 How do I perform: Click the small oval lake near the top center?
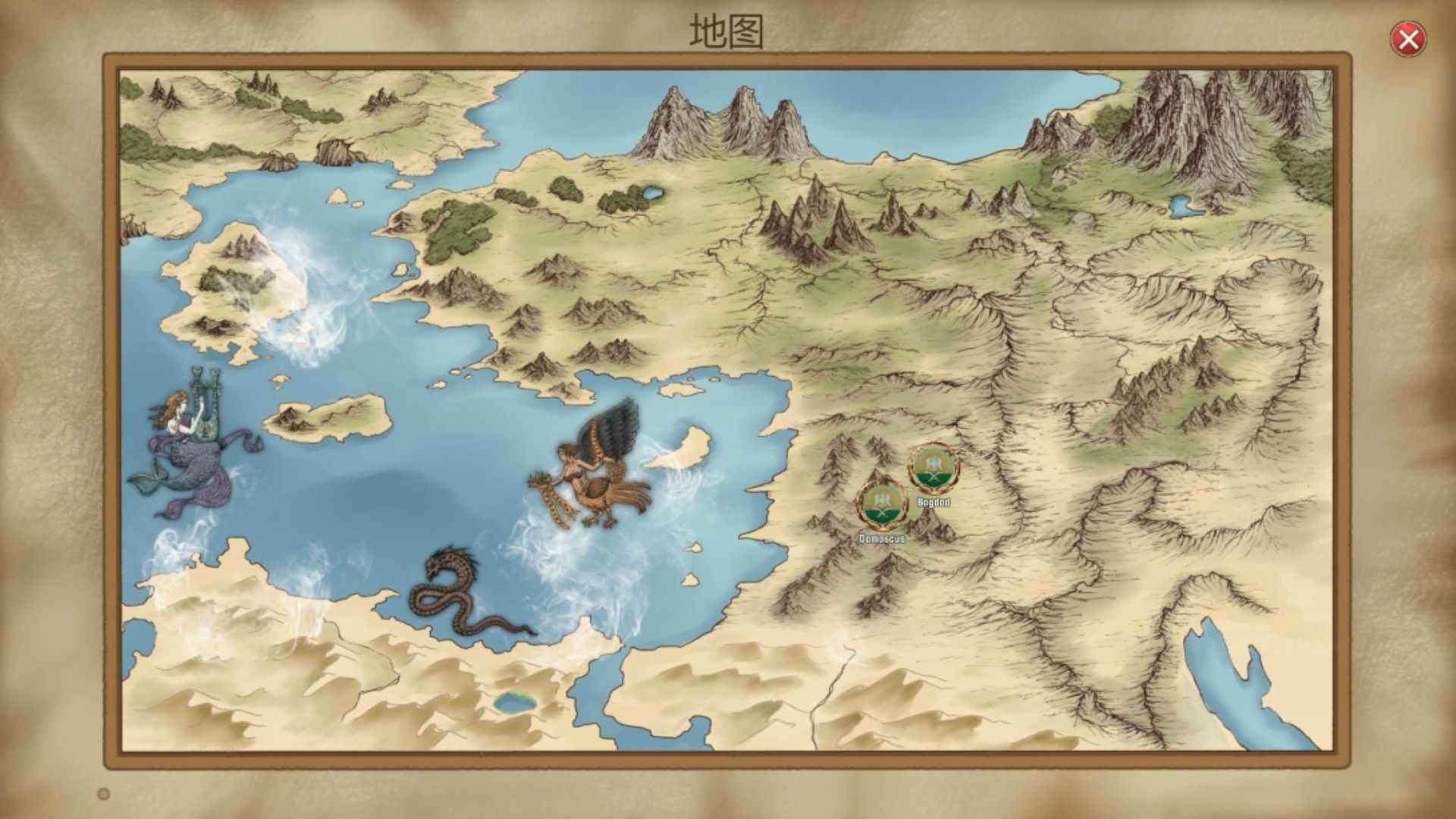[x=652, y=194]
